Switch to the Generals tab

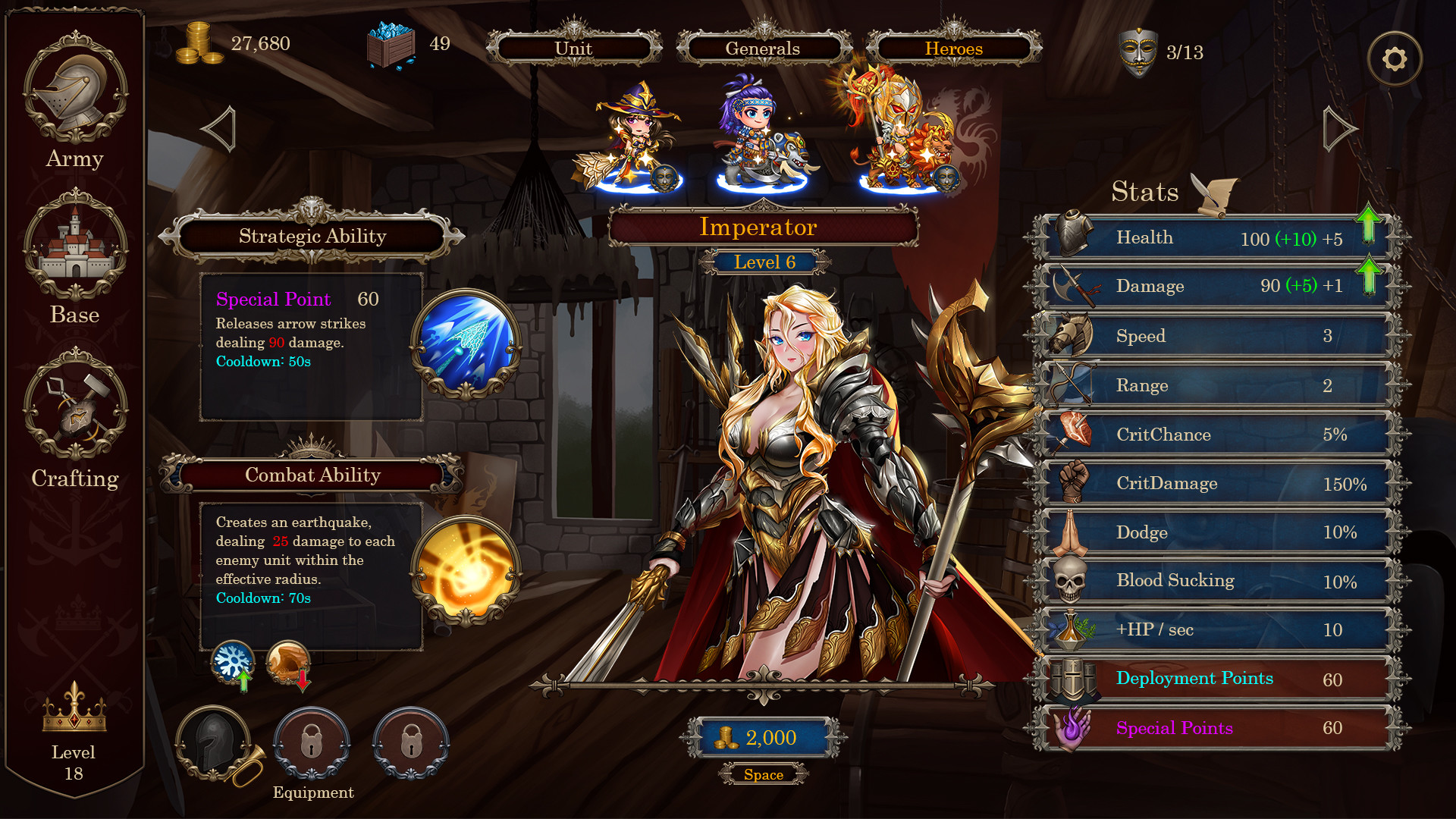(x=762, y=48)
